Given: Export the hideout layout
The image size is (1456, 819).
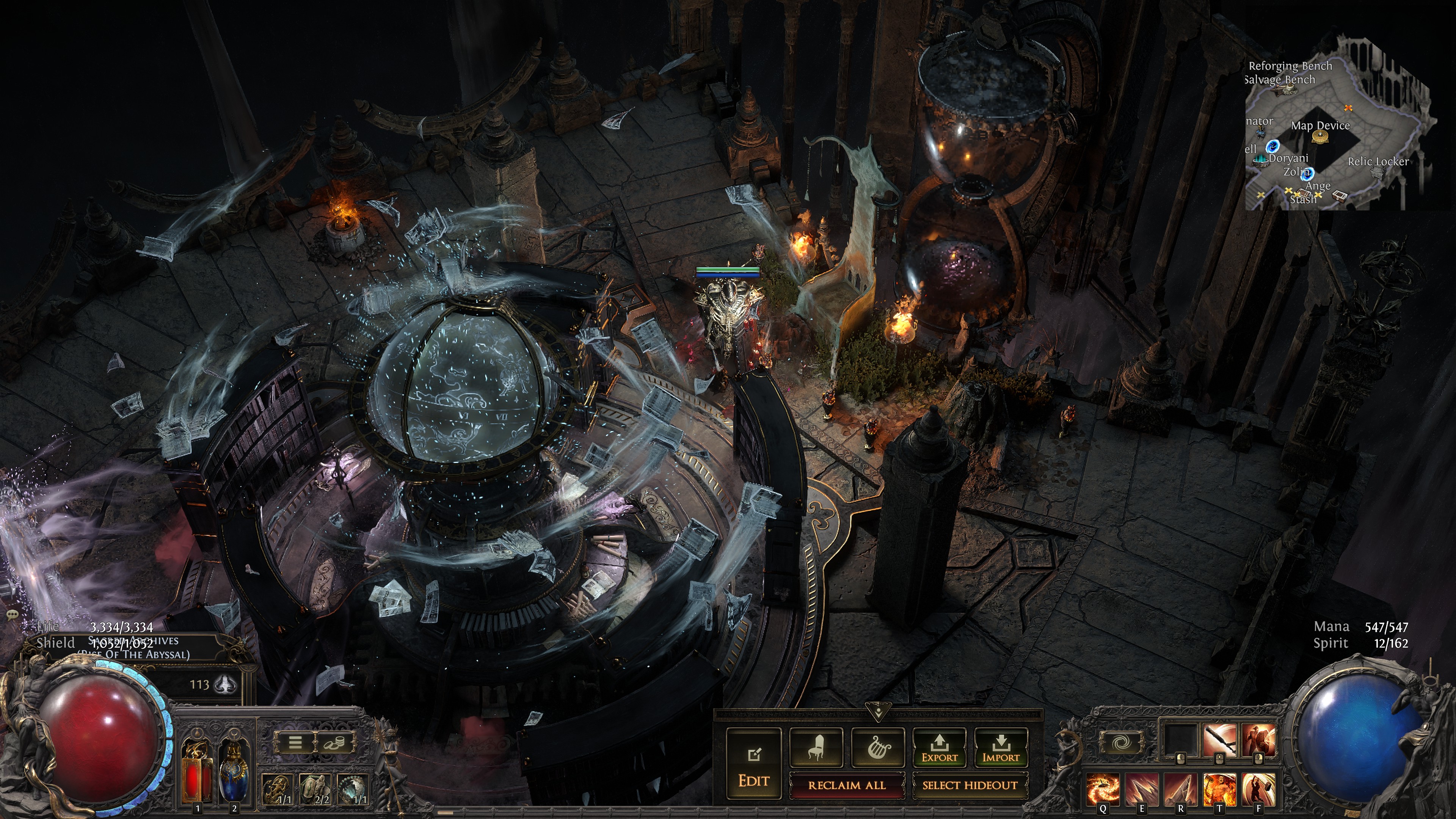Looking at the screenshot, I should (x=940, y=747).
